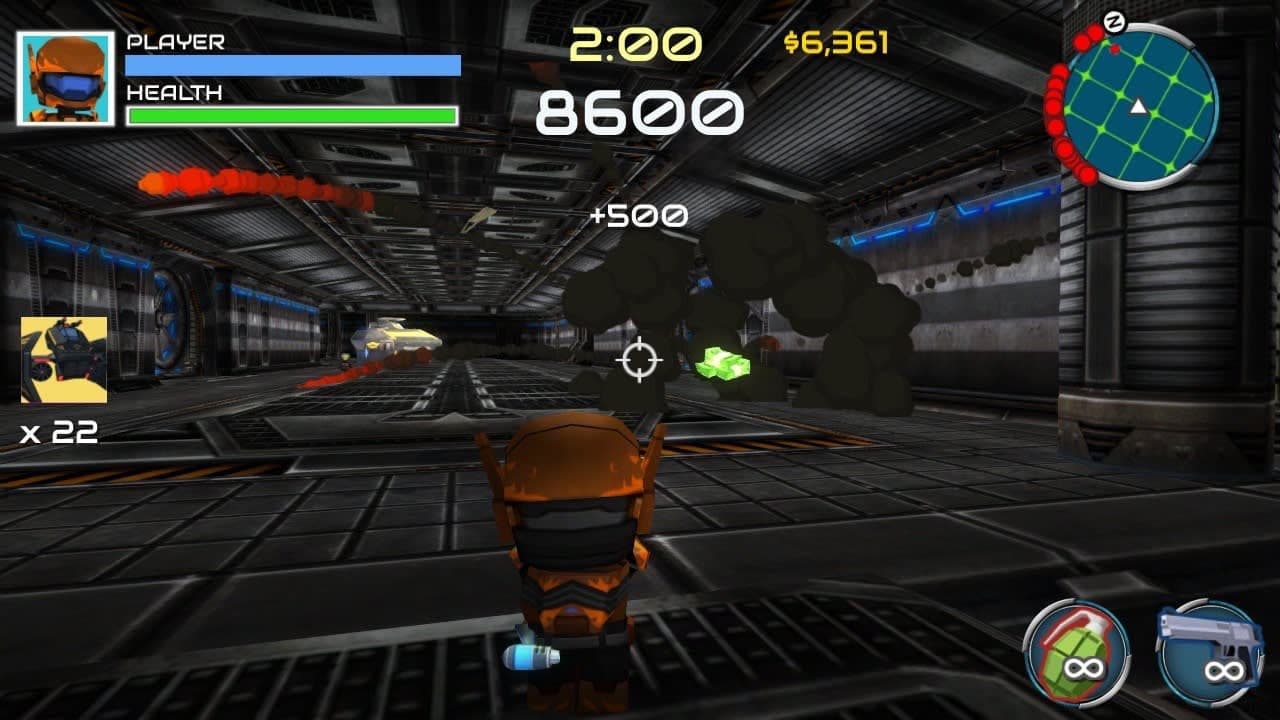Click the white triangle player marker on minimap
Image resolution: width=1280 pixels, height=720 pixels.
[1138, 107]
